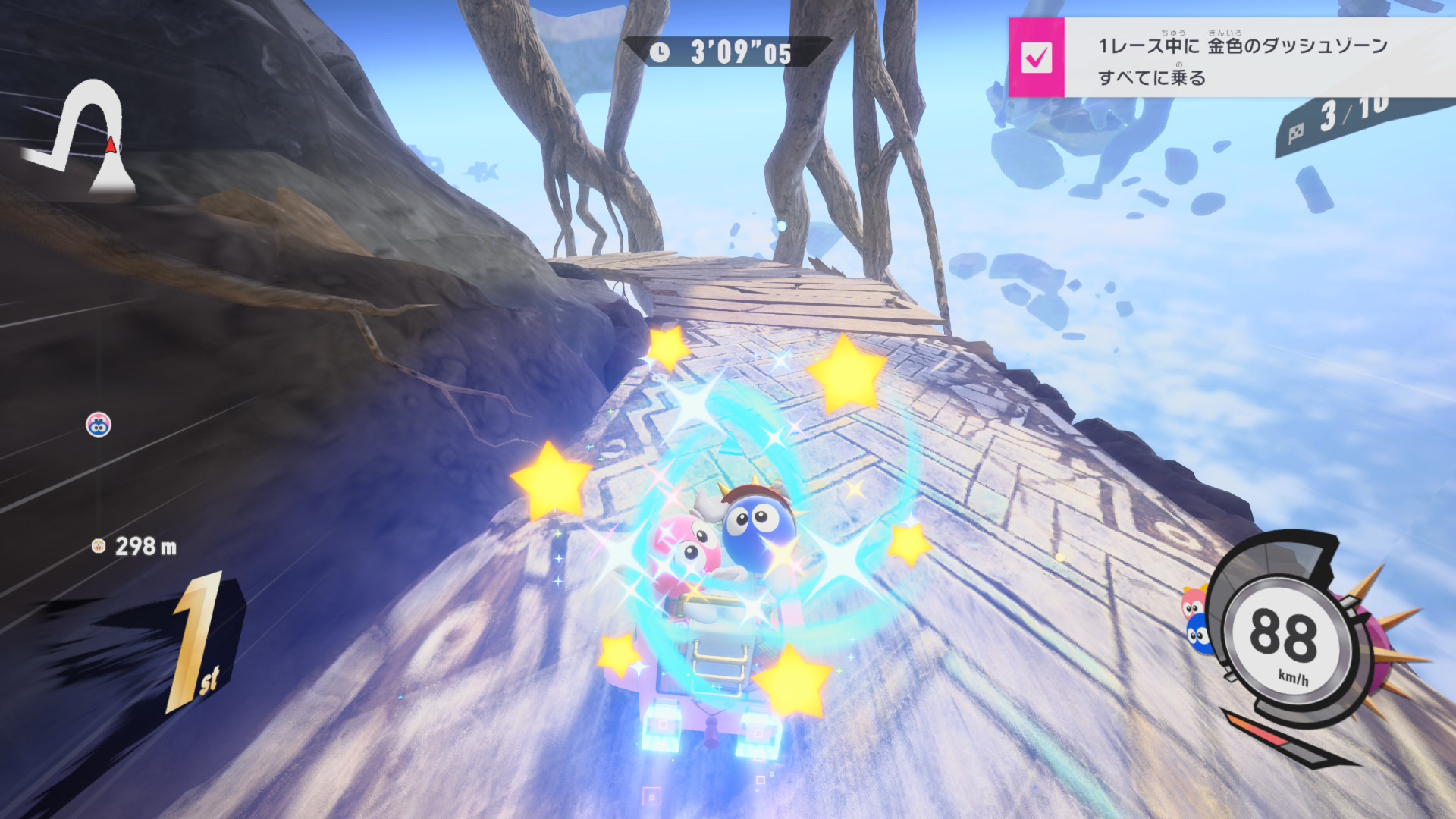Click the rival racer icon on progress track
This screenshot has width=1456, height=819.
click(99, 425)
